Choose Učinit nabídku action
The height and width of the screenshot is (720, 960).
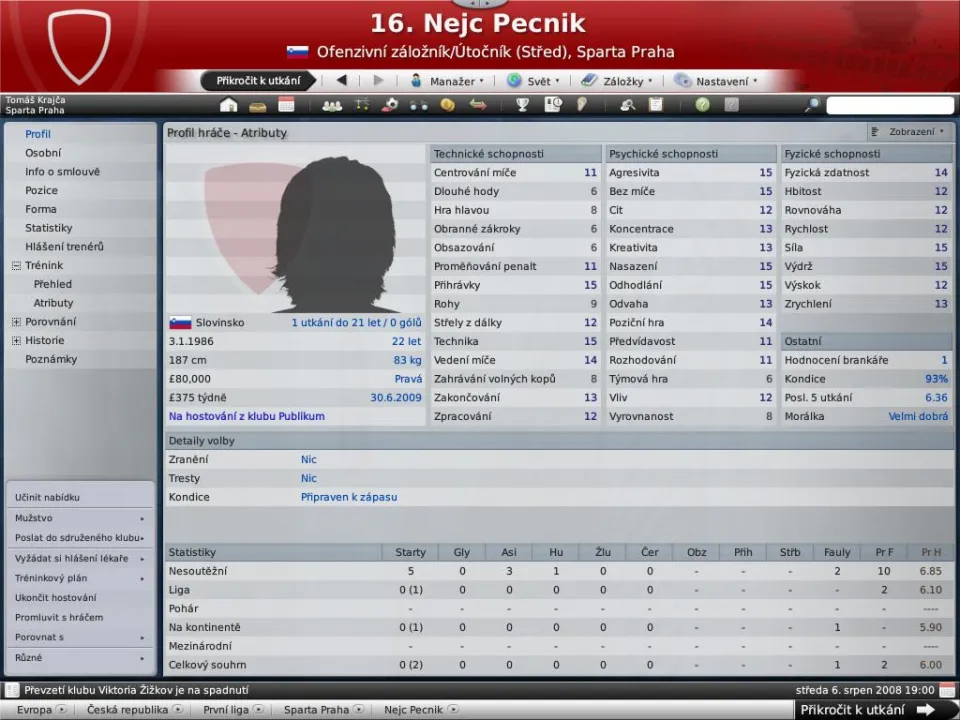[47, 497]
